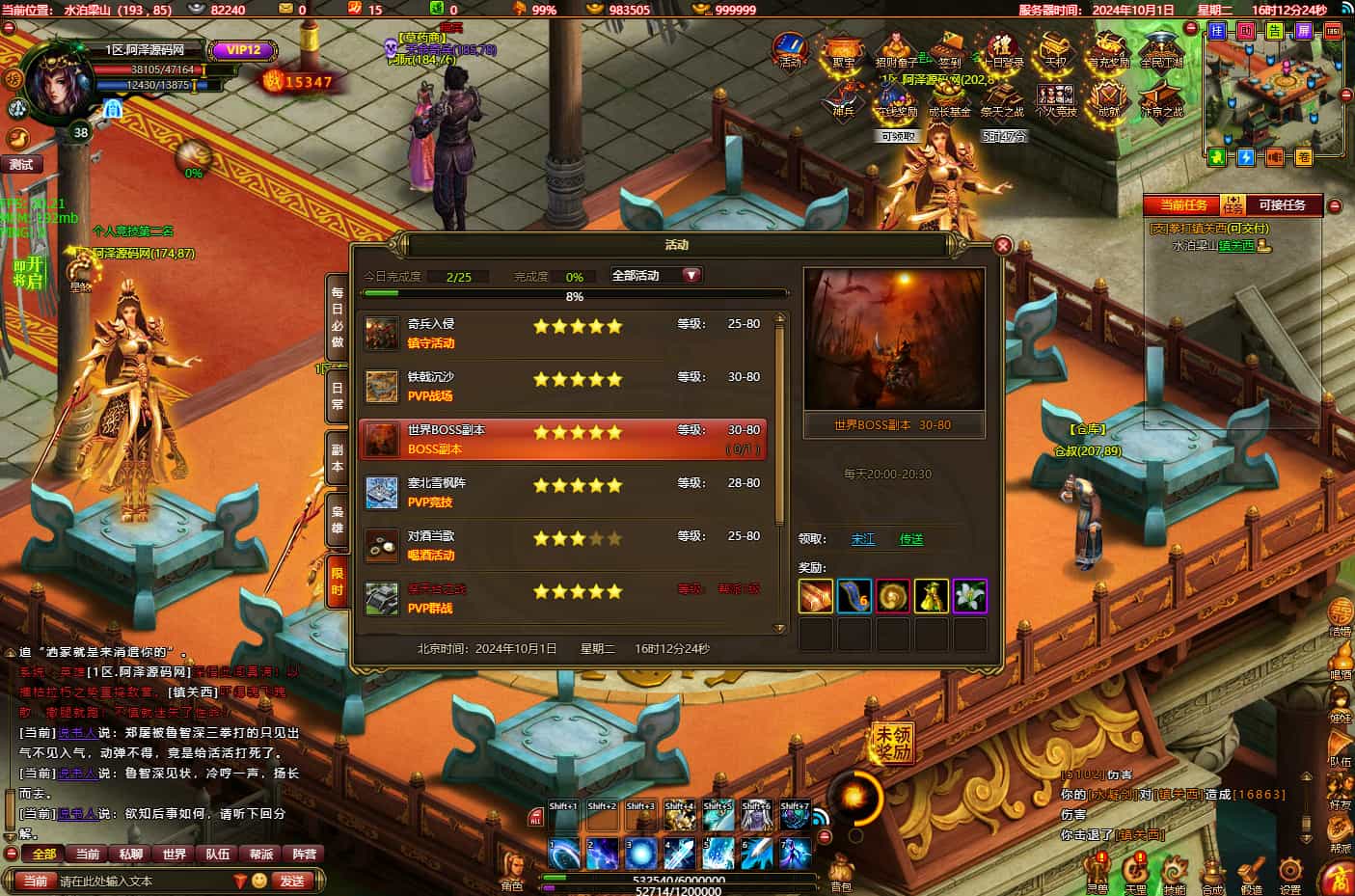Send the chat message with 发送
1355x896 pixels.
(292, 881)
